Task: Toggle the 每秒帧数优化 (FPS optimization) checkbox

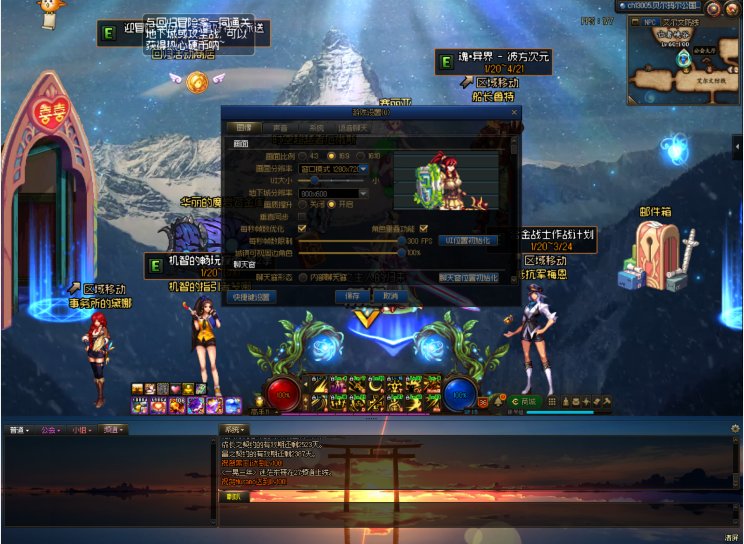Action: (x=302, y=228)
